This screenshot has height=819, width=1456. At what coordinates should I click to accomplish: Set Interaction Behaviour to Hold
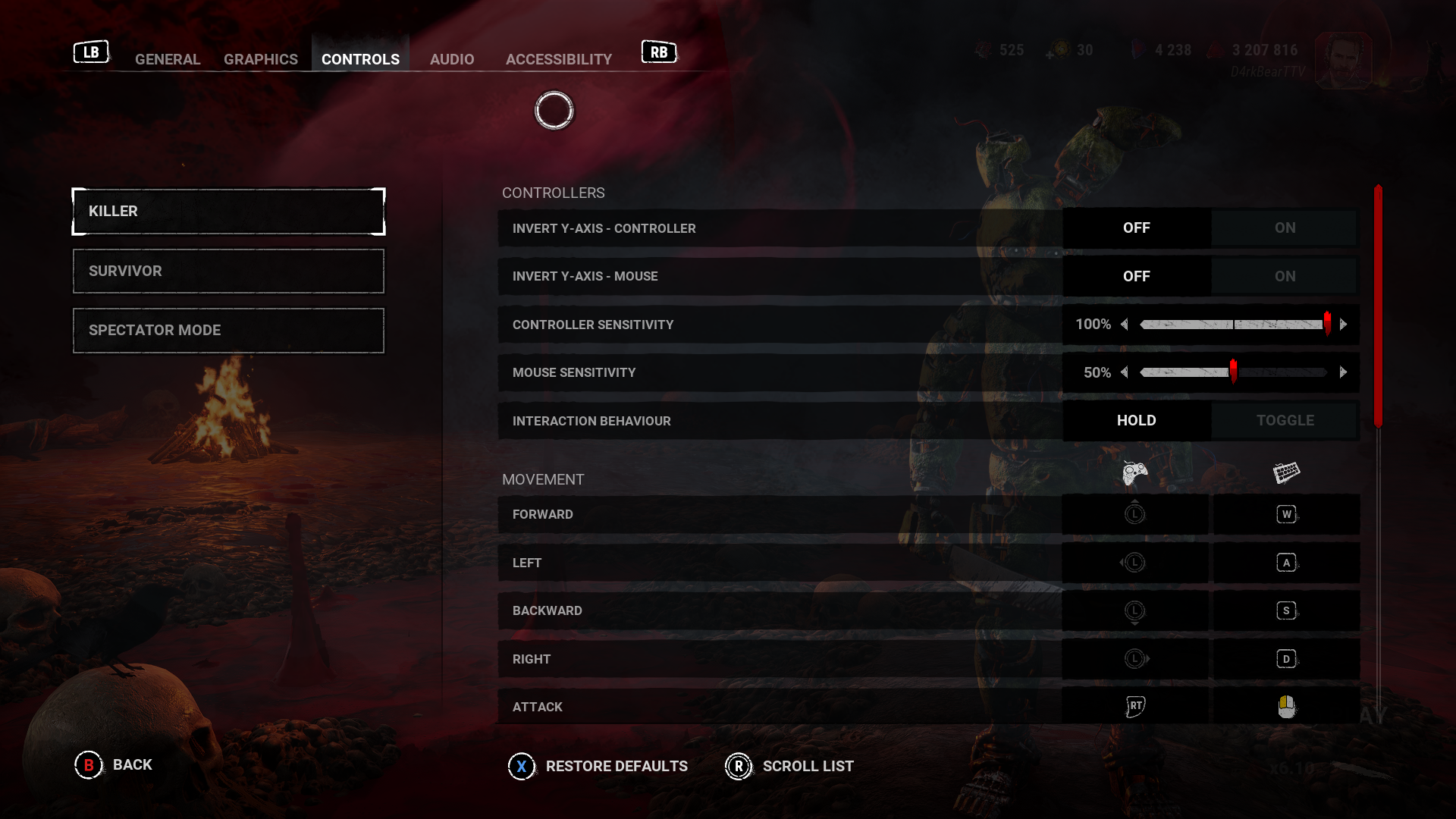1136,421
